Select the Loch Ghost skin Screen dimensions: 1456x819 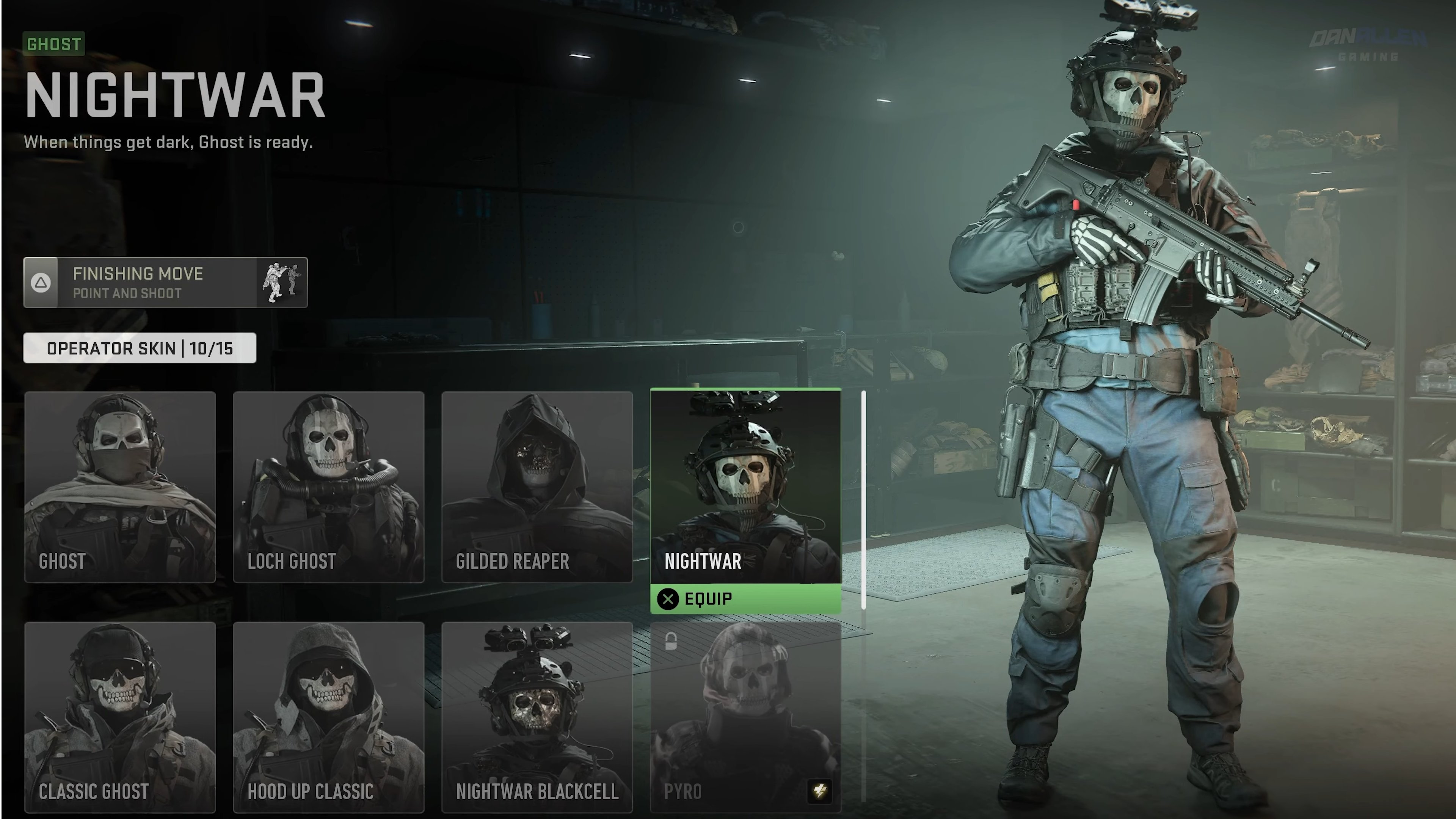point(328,486)
